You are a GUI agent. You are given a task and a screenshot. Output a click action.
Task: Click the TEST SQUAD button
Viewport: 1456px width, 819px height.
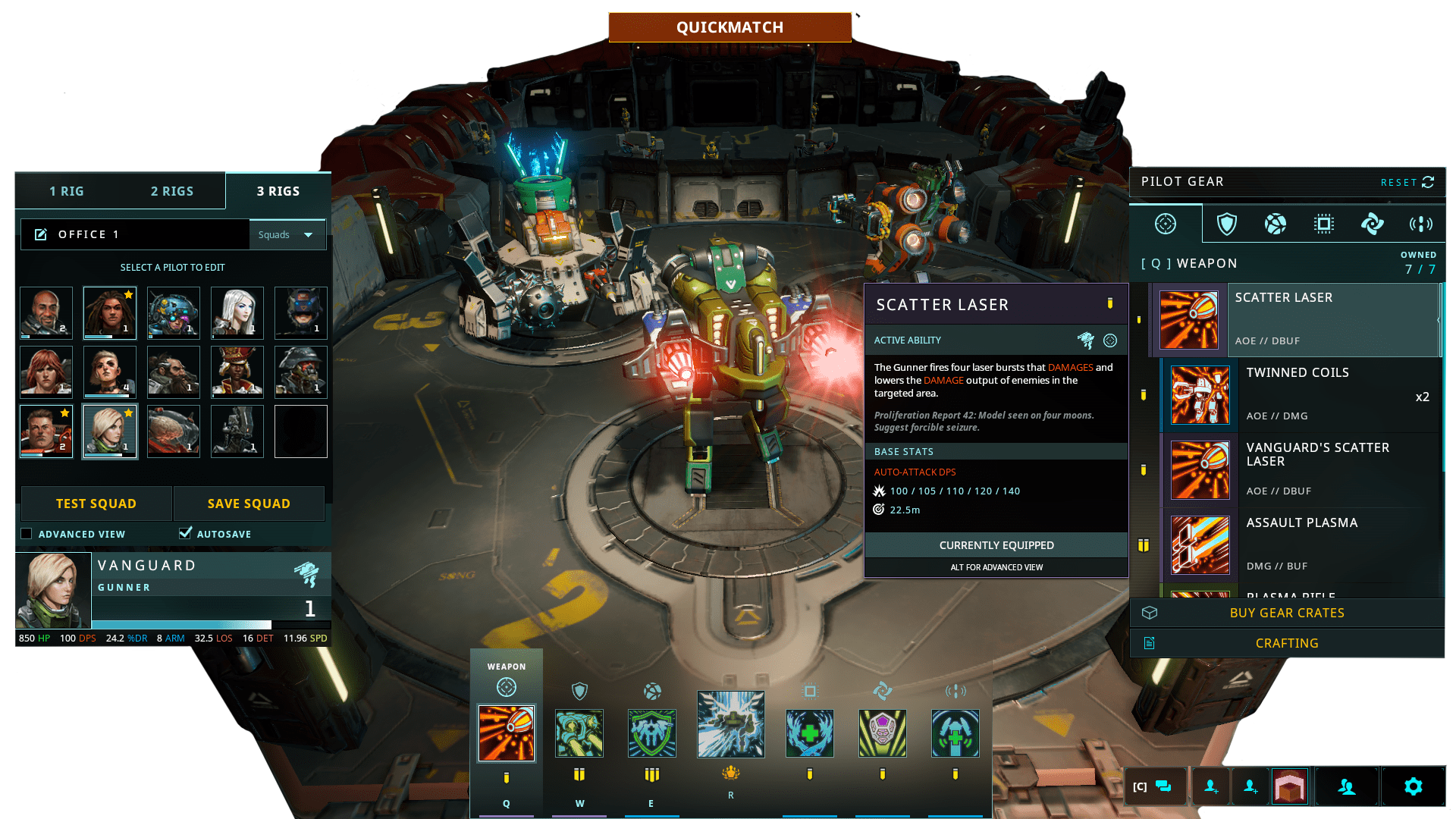click(96, 504)
